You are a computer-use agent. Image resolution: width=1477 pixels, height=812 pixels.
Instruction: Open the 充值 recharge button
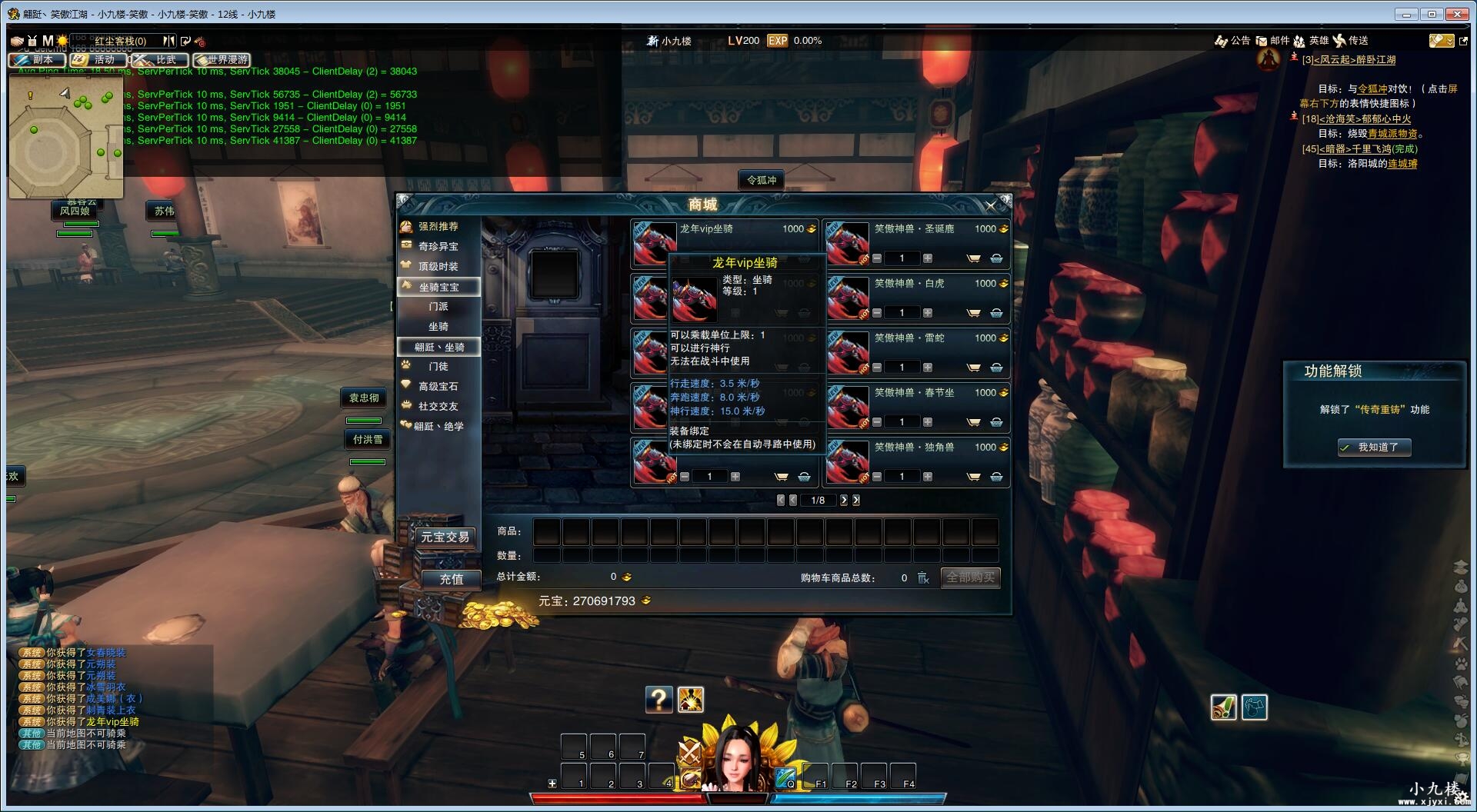[x=451, y=579]
